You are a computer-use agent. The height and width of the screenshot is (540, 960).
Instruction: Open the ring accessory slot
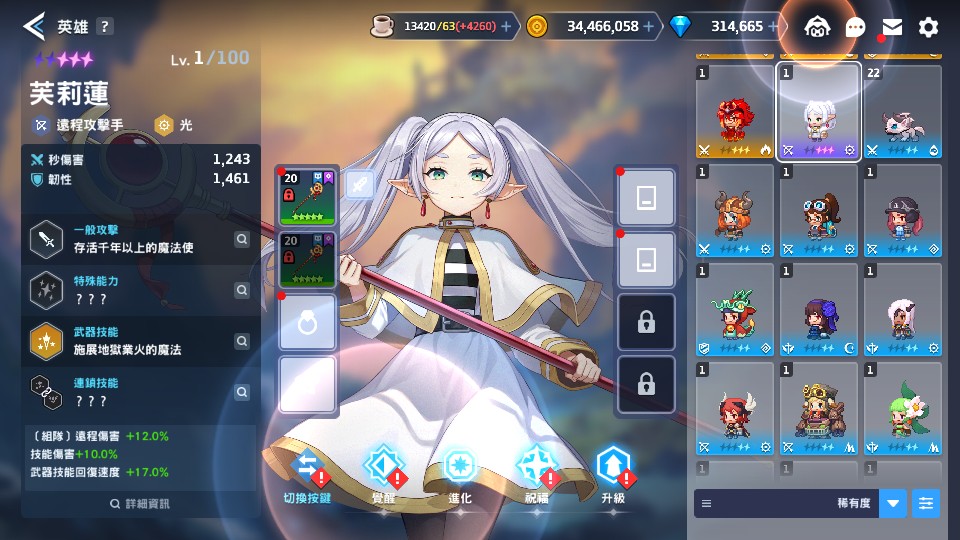tap(308, 322)
